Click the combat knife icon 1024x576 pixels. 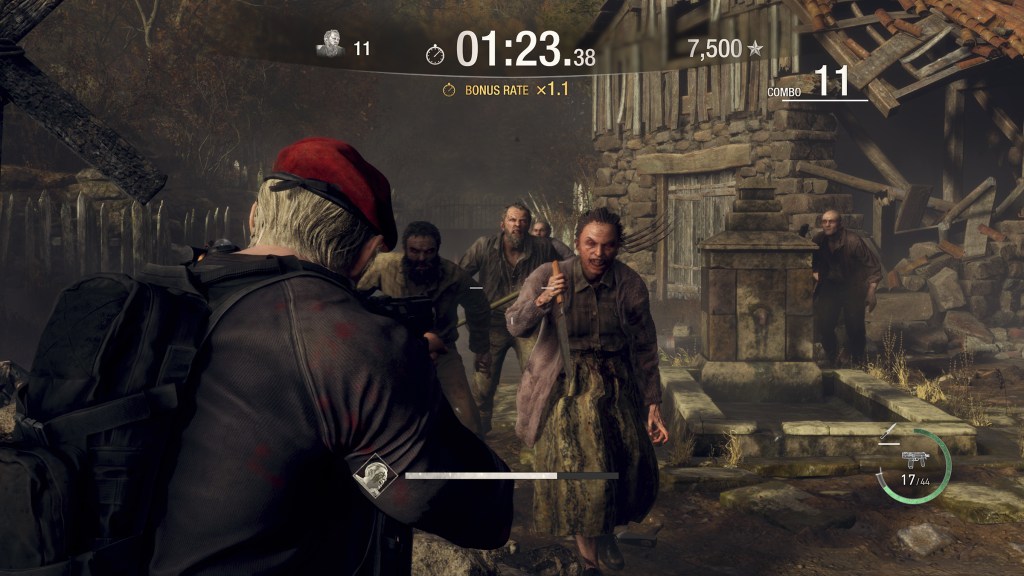click(x=887, y=435)
